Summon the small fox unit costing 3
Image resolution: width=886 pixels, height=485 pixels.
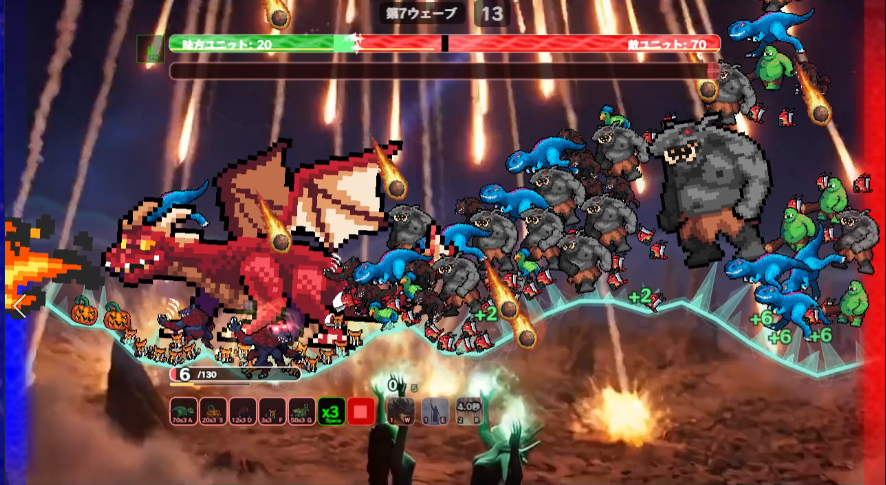tap(271, 411)
